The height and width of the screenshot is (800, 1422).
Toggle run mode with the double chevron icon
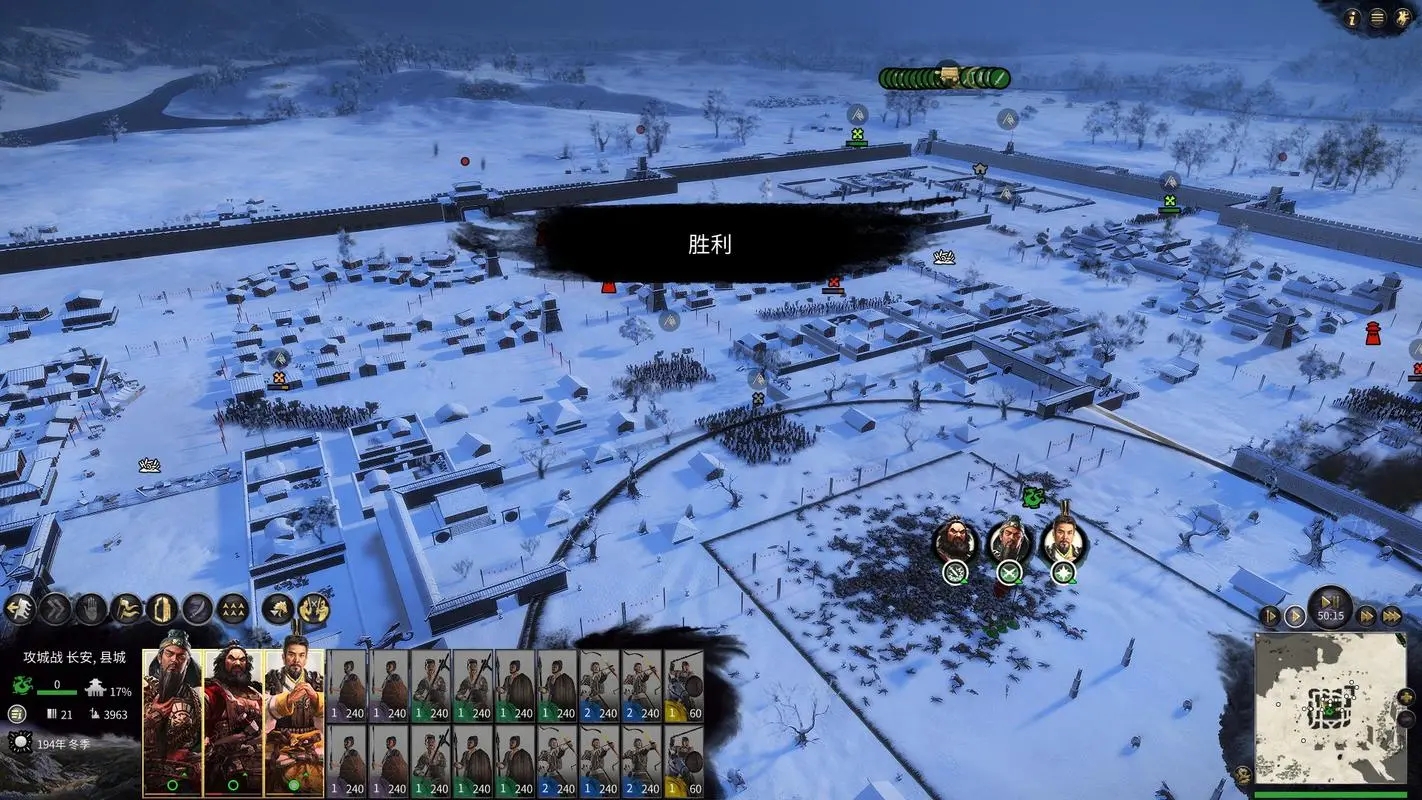[x=55, y=608]
